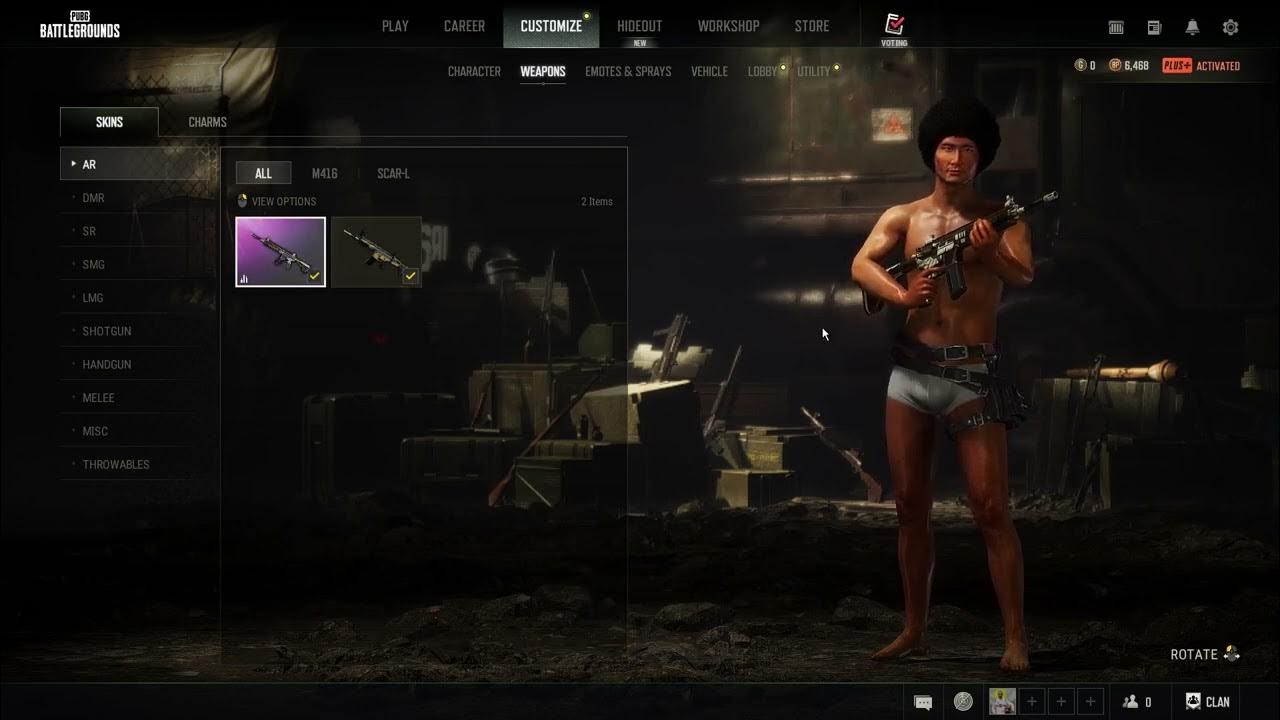Select the Character customization tab

474,71
